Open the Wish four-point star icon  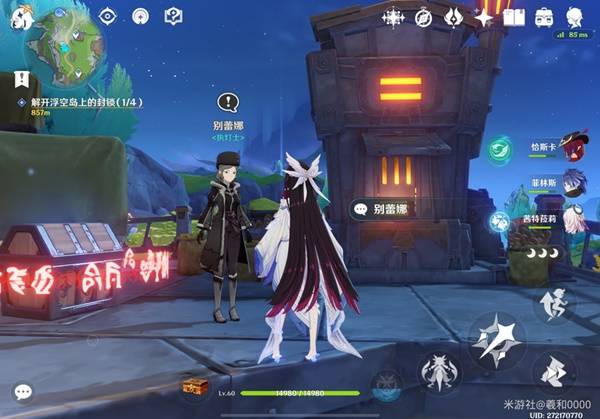(x=484, y=17)
